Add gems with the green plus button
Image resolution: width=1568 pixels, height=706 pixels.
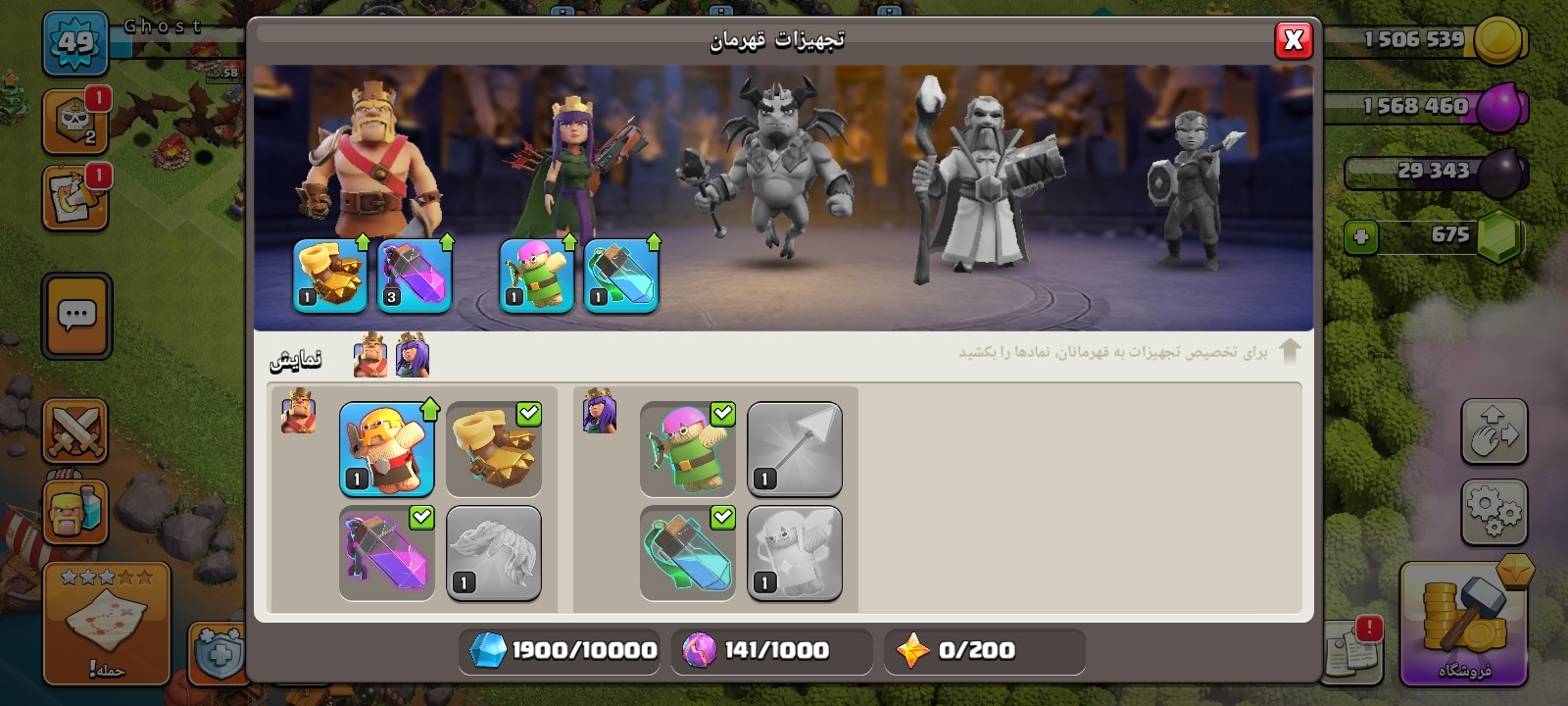(x=1361, y=237)
